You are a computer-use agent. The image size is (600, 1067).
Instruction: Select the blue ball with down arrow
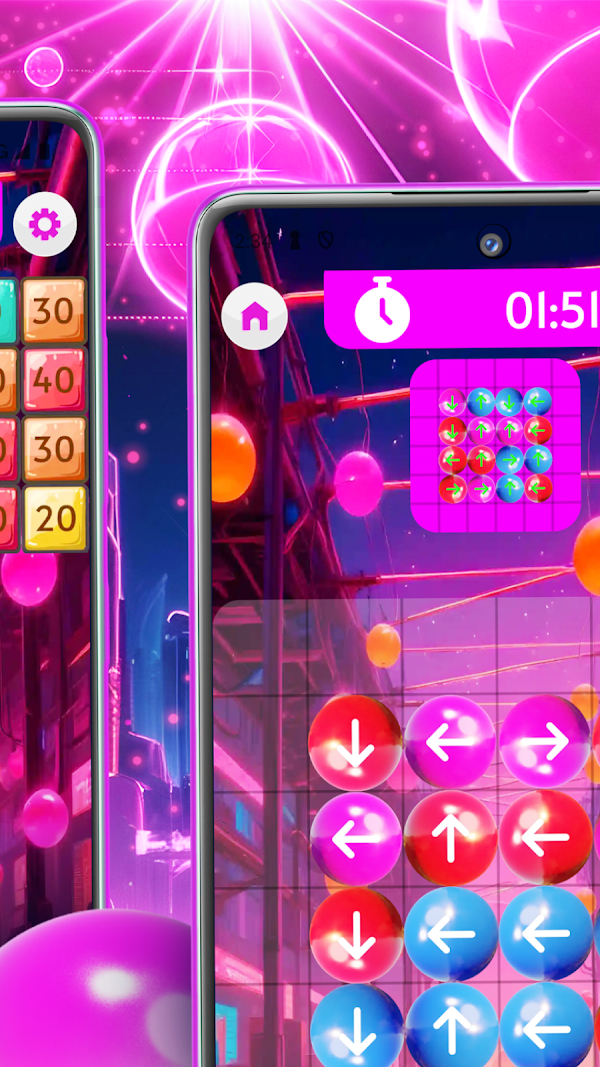(357, 1028)
